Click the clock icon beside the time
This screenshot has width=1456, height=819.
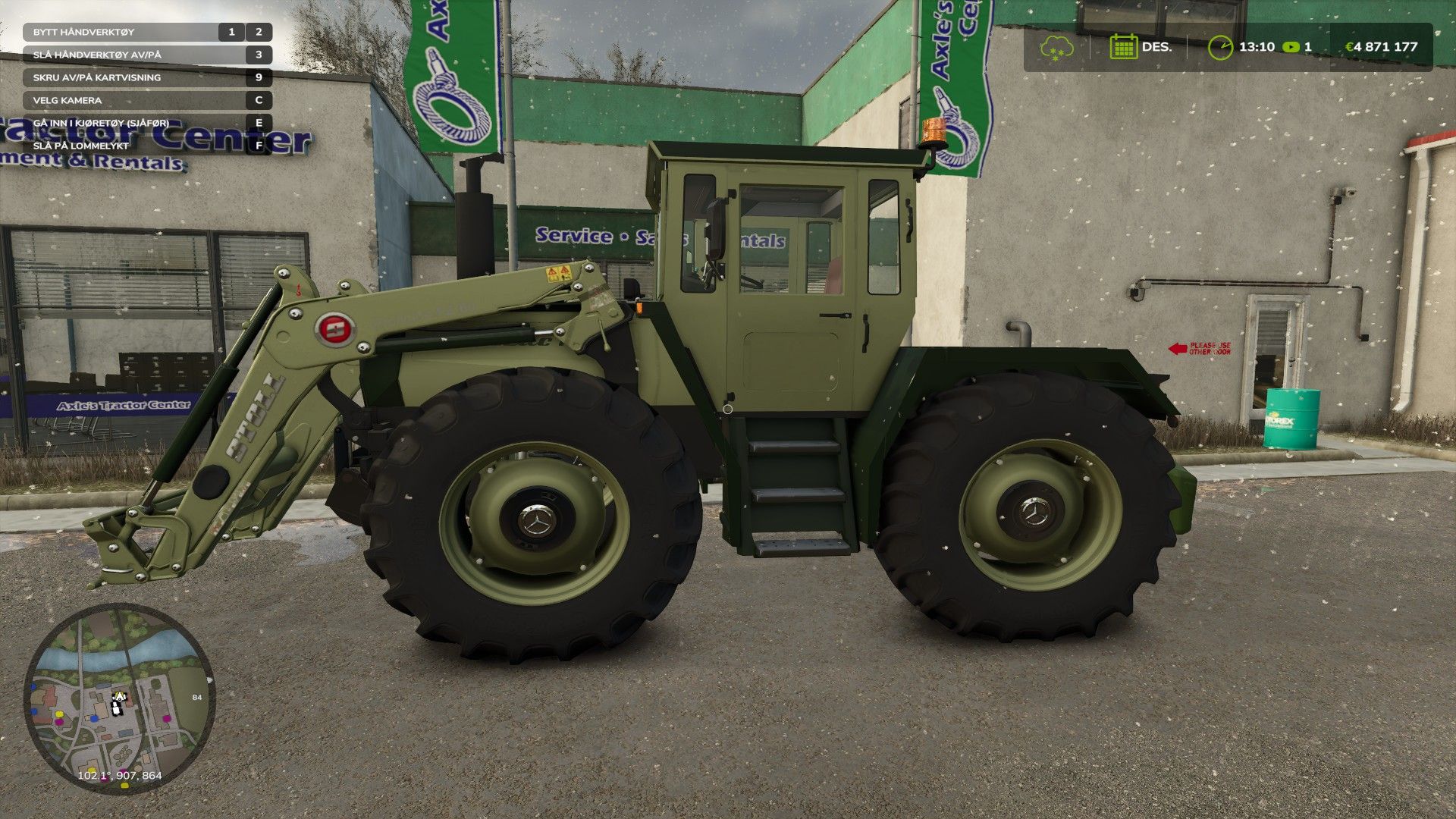tap(1220, 47)
